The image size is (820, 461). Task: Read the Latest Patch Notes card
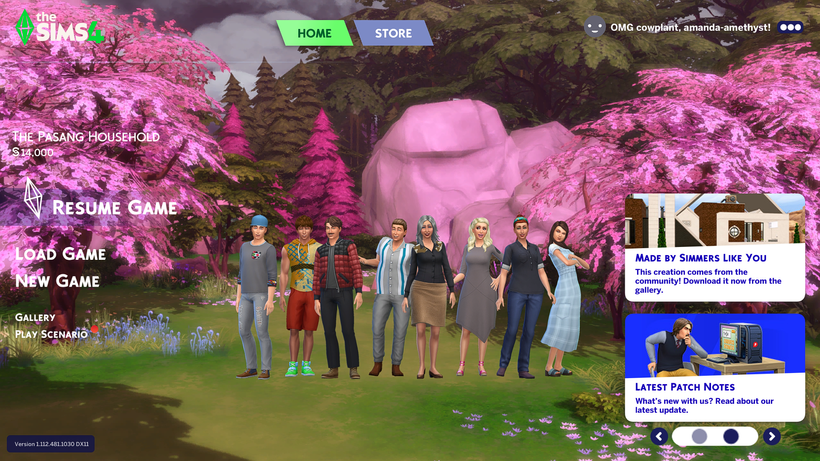(714, 367)
